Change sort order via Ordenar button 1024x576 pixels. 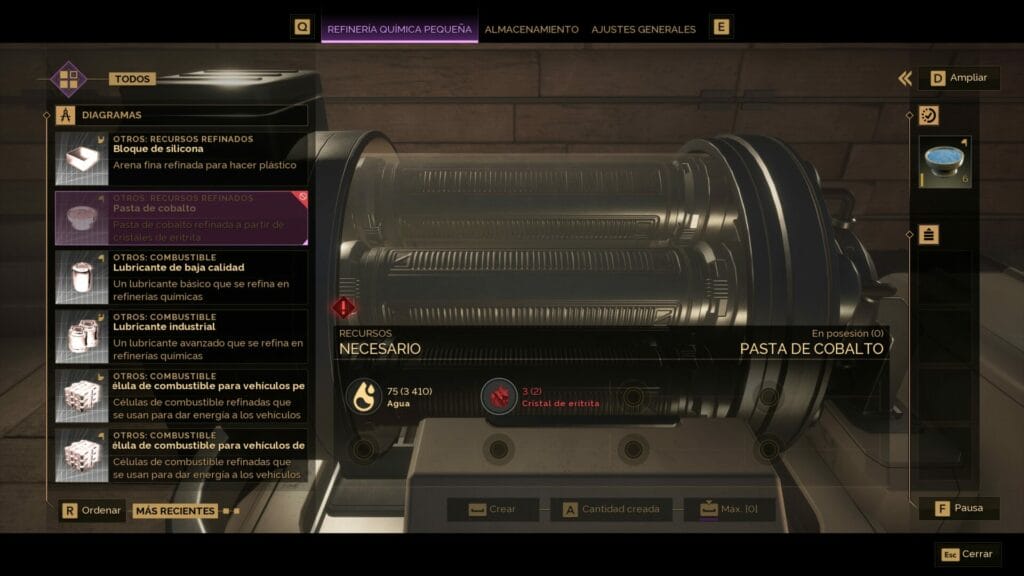[x=92, y=510]
